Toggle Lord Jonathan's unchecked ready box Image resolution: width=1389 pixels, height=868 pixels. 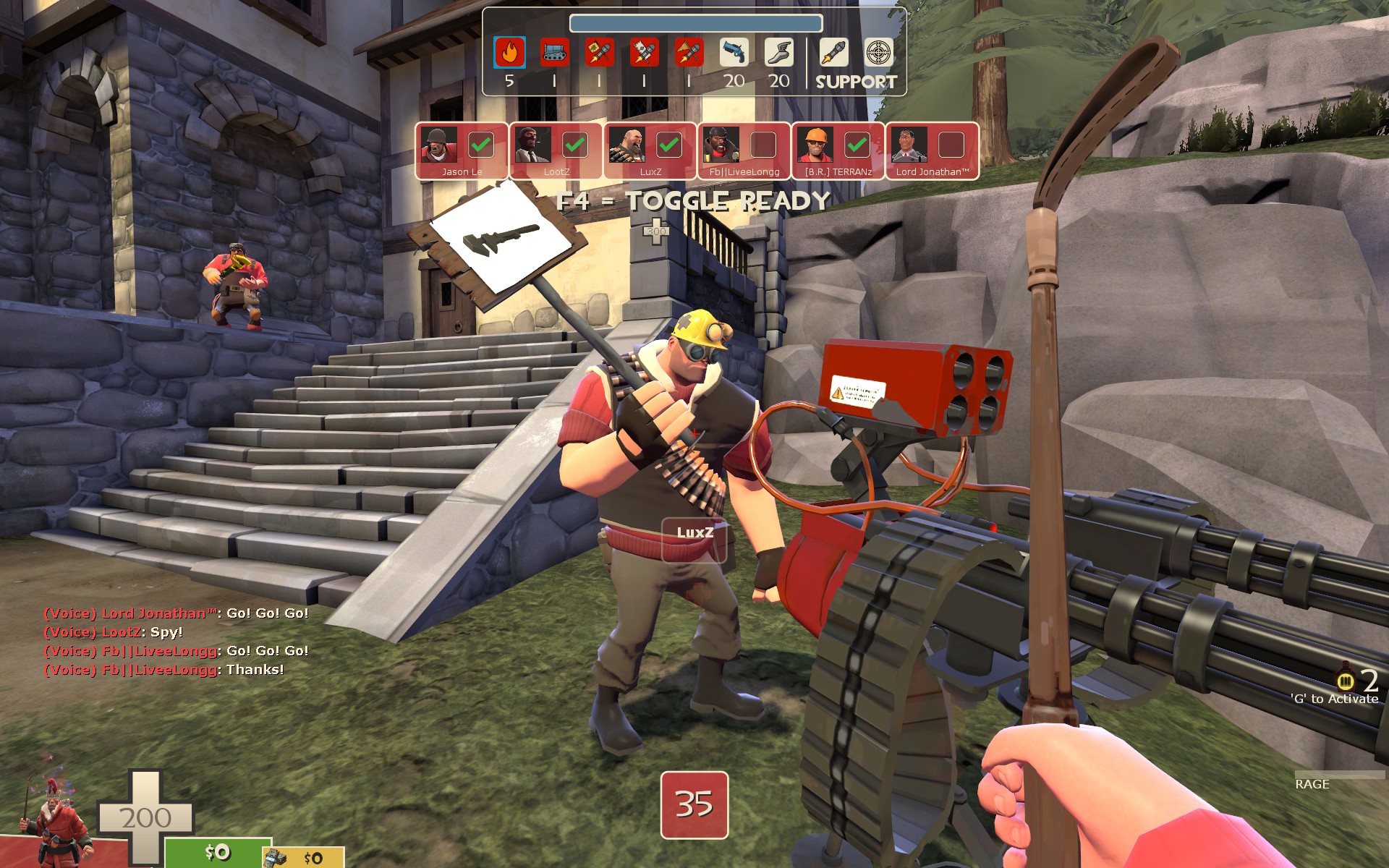pyautogui.click(x=951, y=145)
